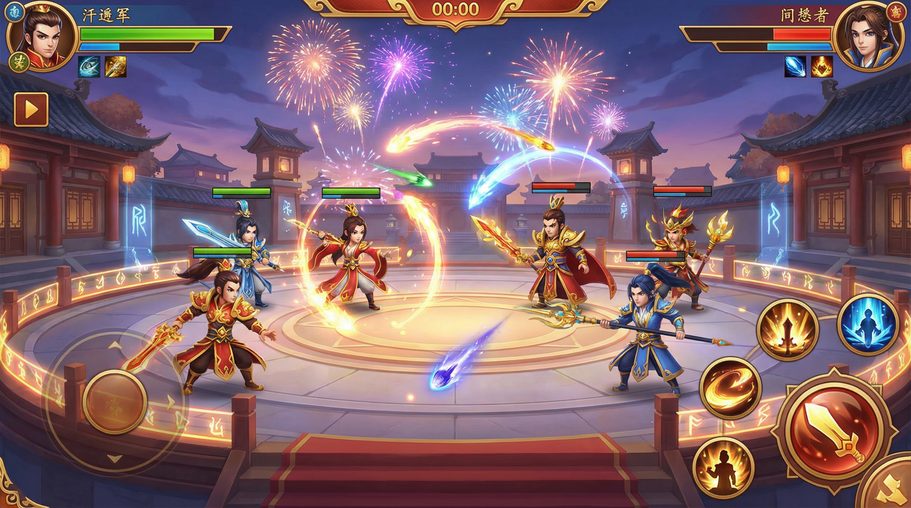Click the green badge below left portrait
Viewport: 911px width, 508px height.
point(18,62)
